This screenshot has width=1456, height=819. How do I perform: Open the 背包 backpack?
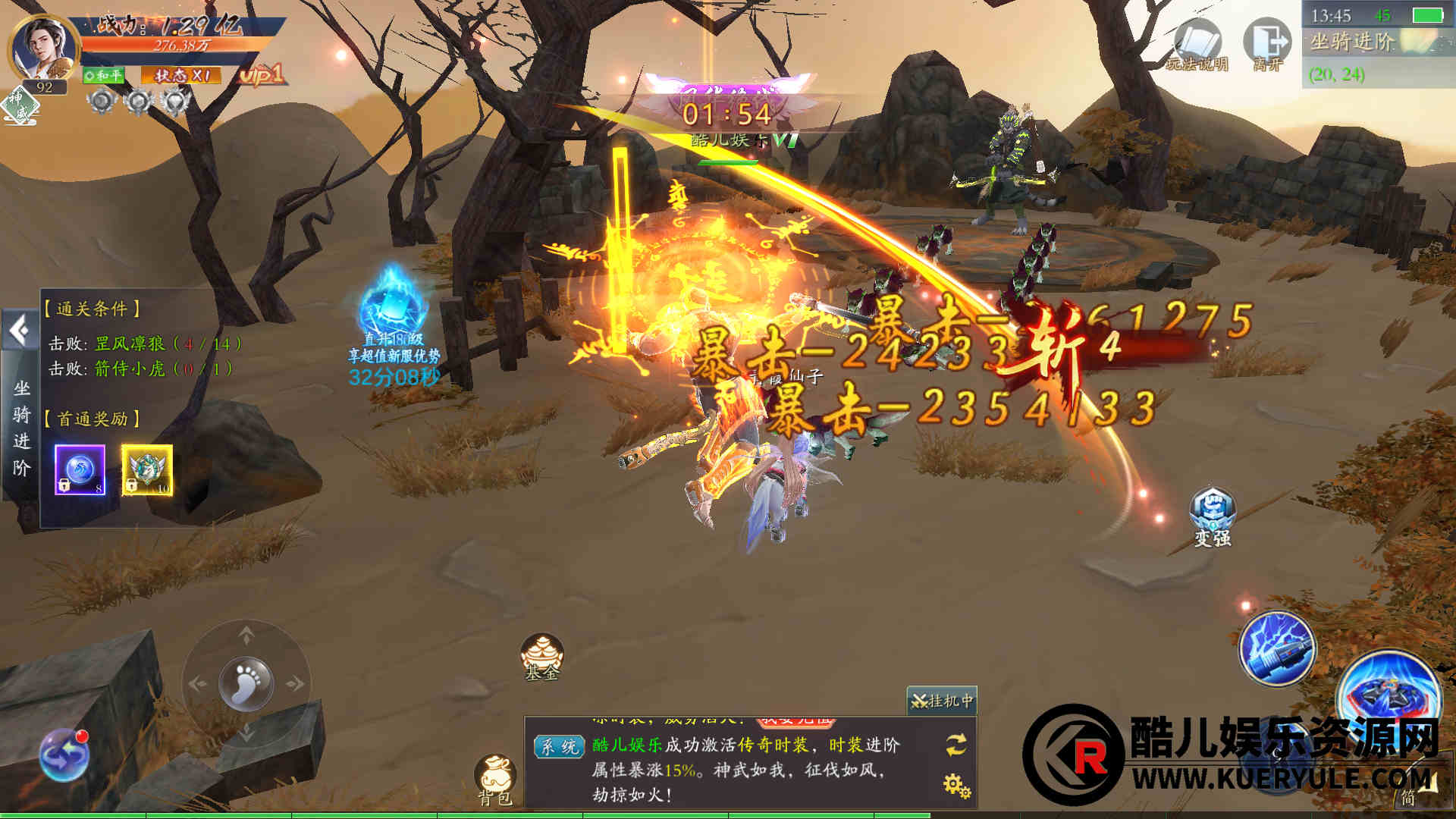click(x=495, y=779)
